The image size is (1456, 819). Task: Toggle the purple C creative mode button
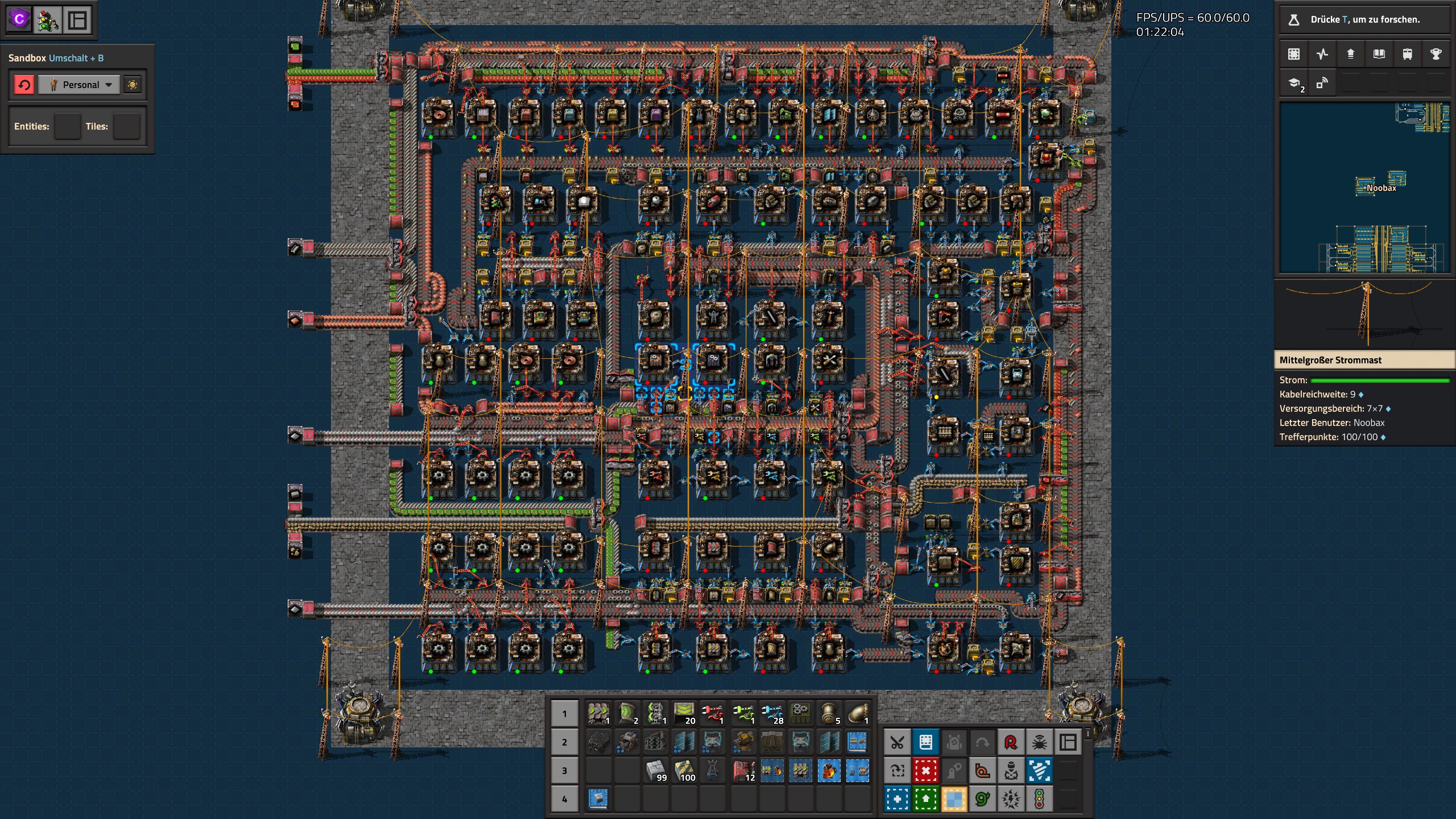[20, 20]
